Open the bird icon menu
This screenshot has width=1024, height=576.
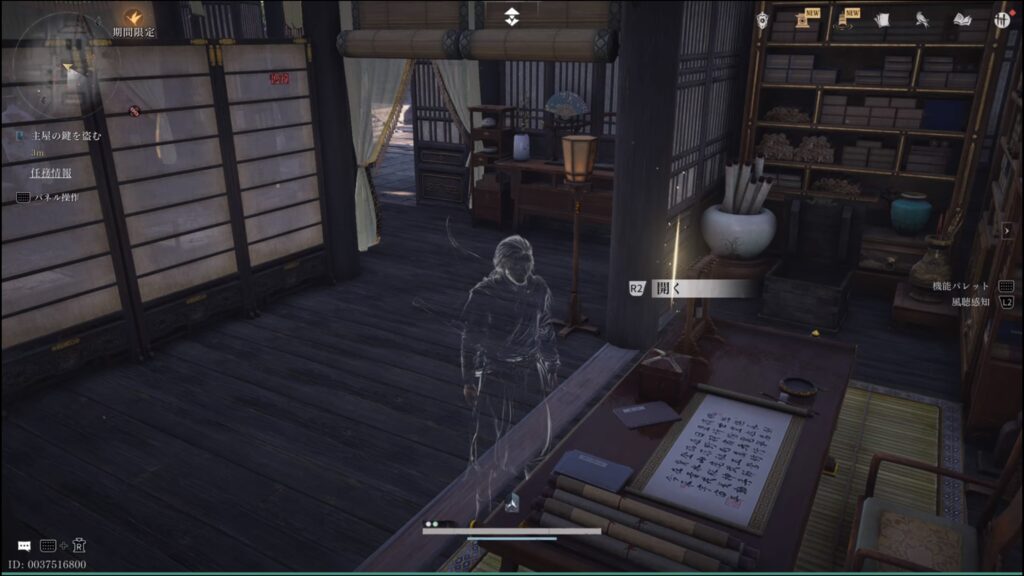pos(921,19)
